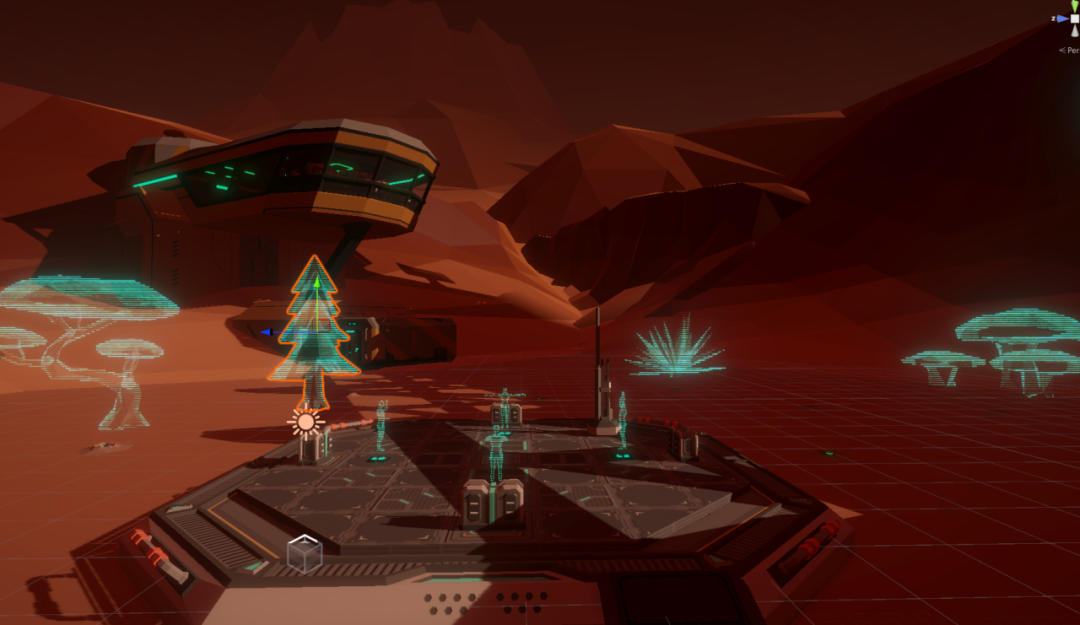Click the green Y-axis cone on orientation gizmo
The height and width of the screenshot is (625, 1080).
[x=1074, y=6]
